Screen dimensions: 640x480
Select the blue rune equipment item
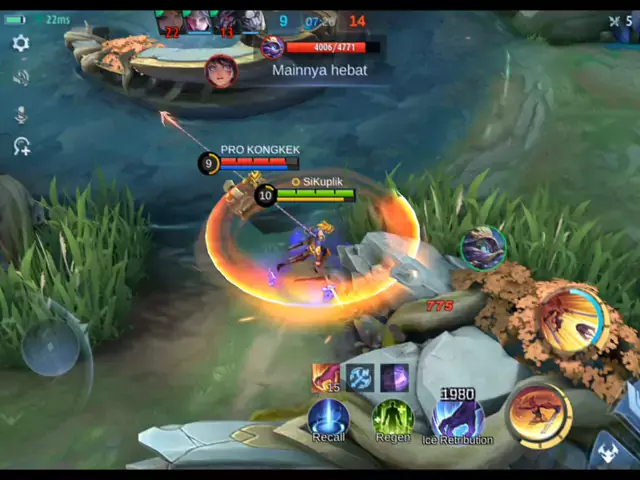[360, 378]
